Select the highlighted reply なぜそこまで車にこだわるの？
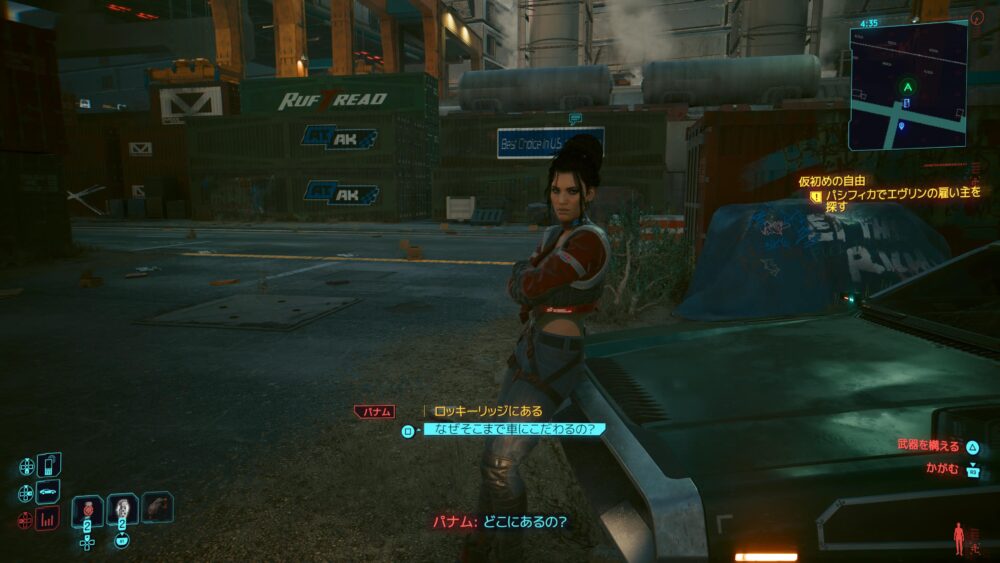Screen dimensions: 1000x563 click(x=515, y=430)
